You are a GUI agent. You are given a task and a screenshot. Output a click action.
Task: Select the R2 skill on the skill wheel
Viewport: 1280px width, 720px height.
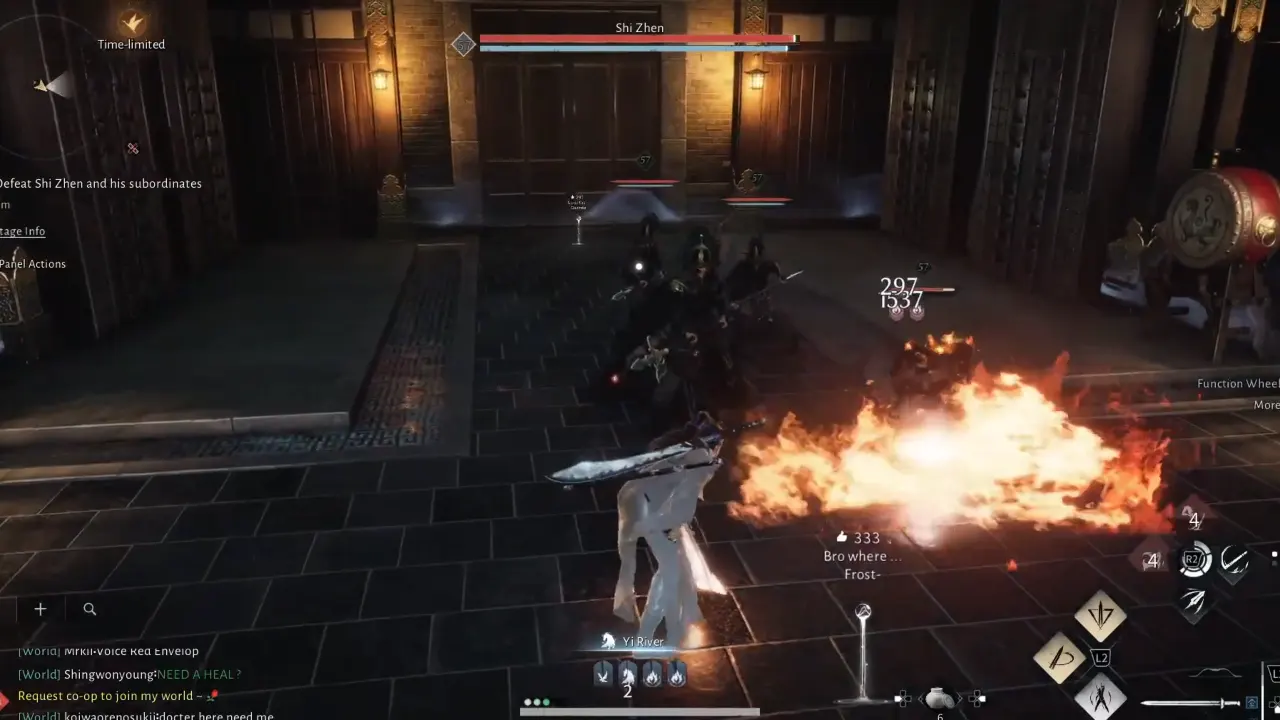point(1193,558)
